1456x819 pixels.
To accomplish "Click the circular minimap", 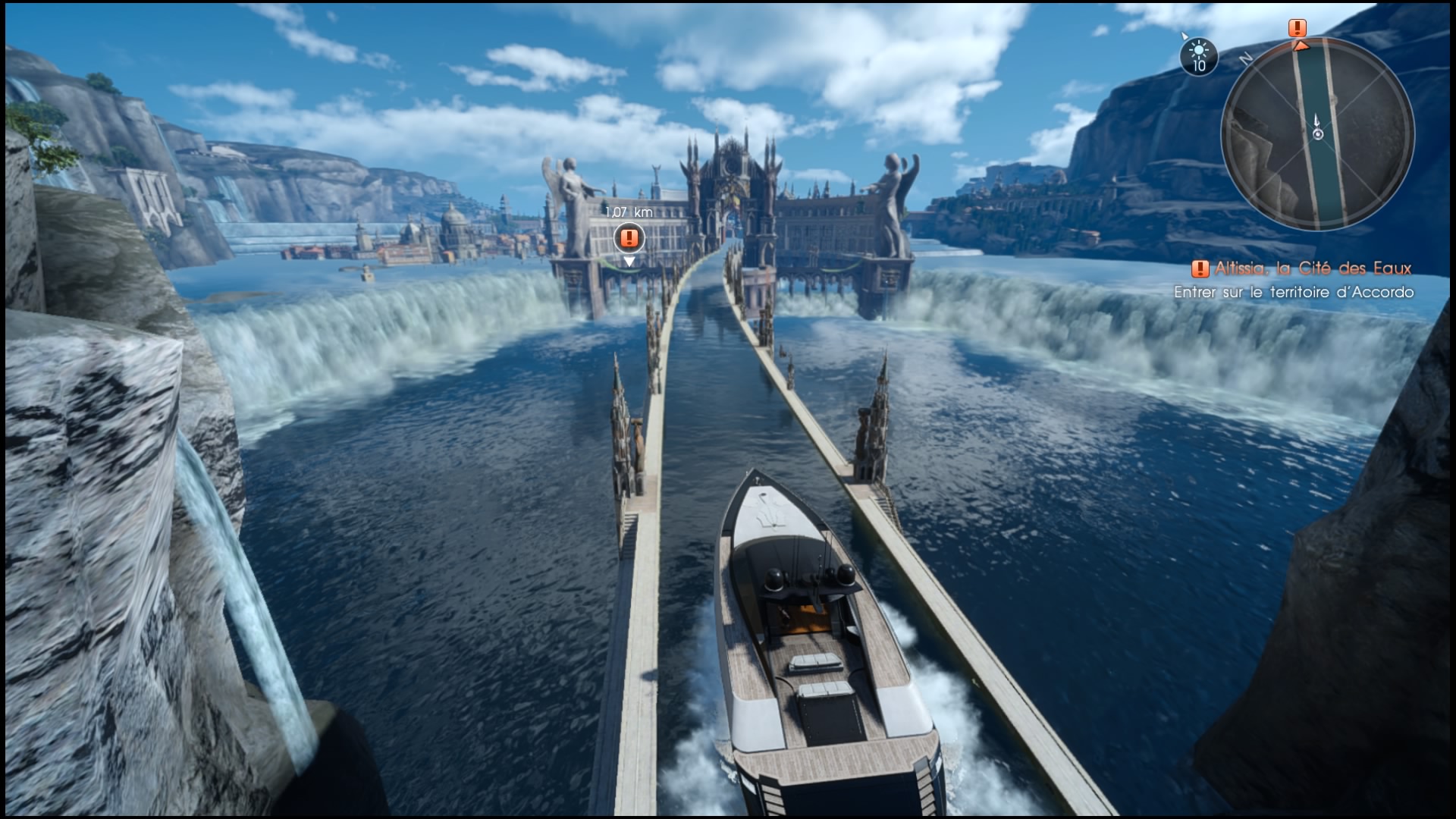I will pos(1317,133).
